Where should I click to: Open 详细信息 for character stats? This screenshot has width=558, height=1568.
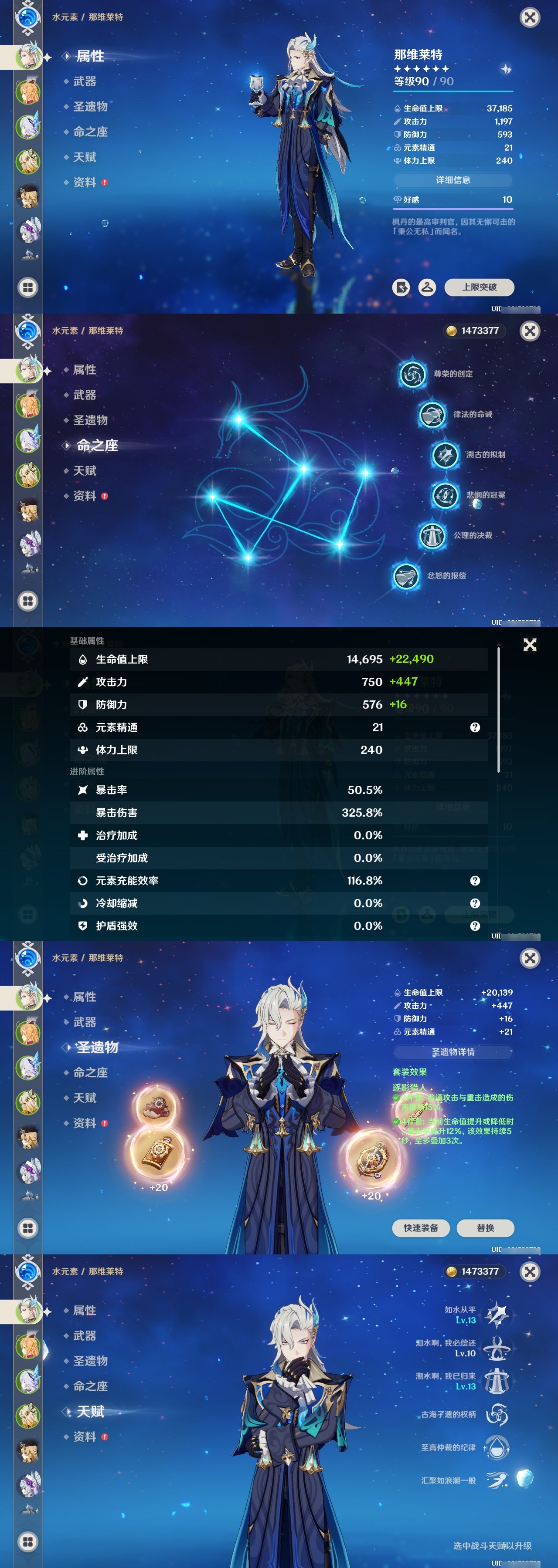pyautogui.click(x=454, y=180)
